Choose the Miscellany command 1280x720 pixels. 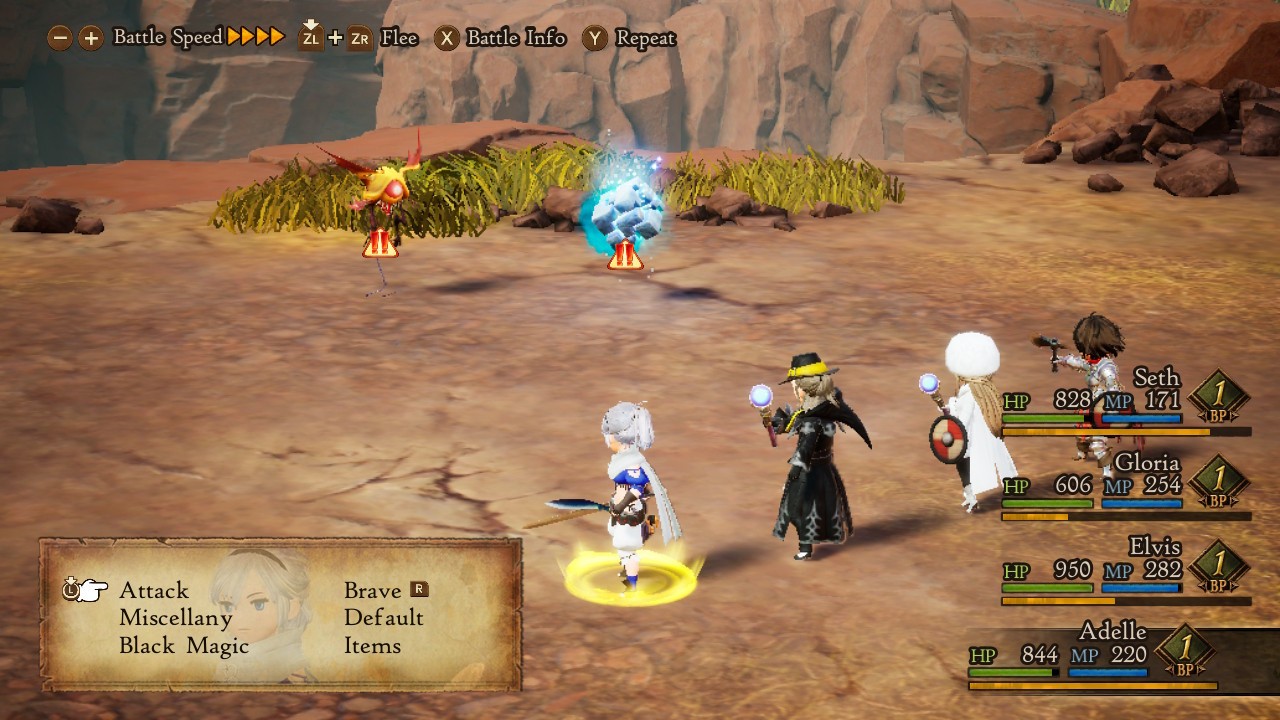175,618
